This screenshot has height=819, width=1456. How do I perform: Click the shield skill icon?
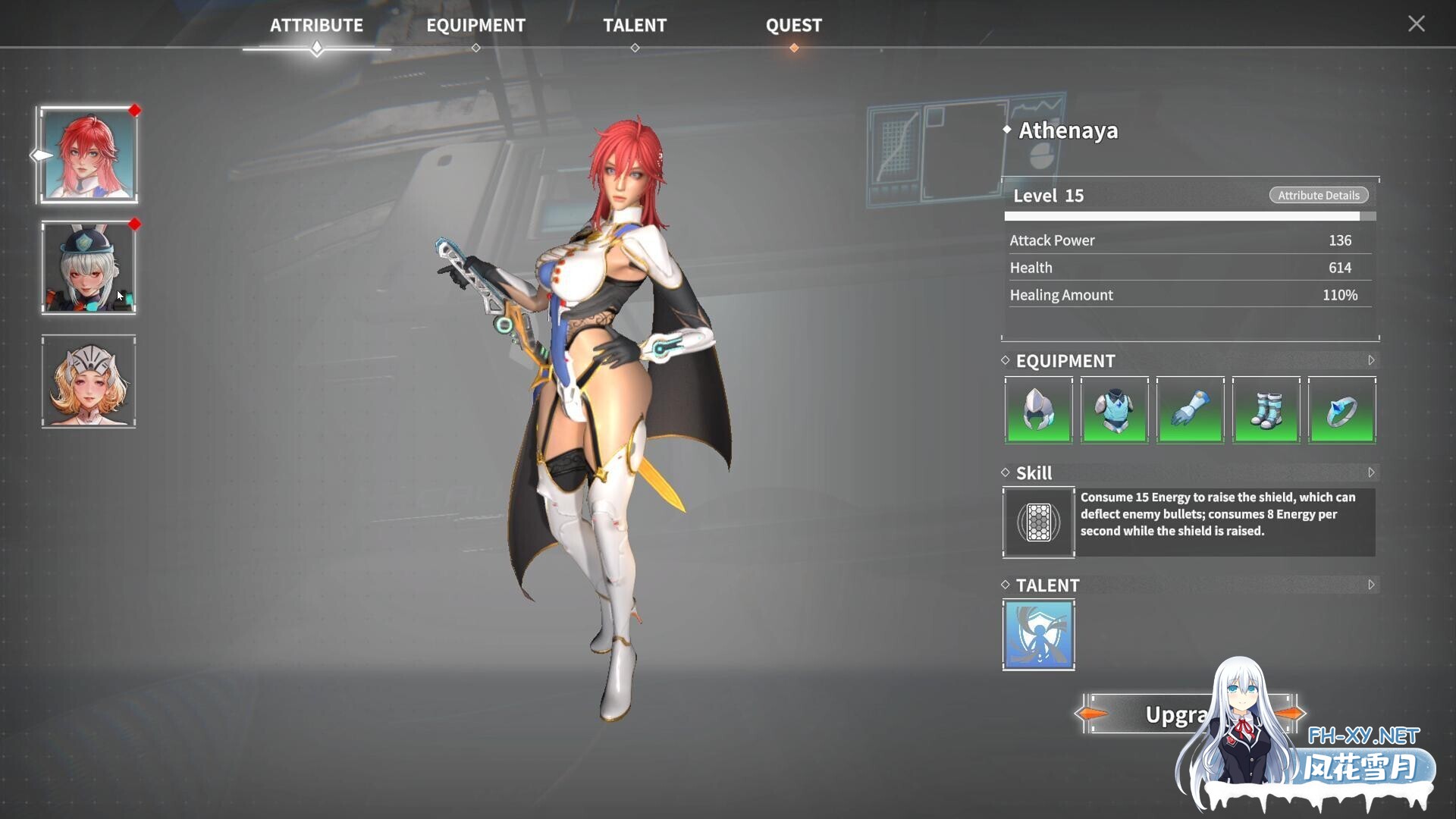pos(1038,522)
